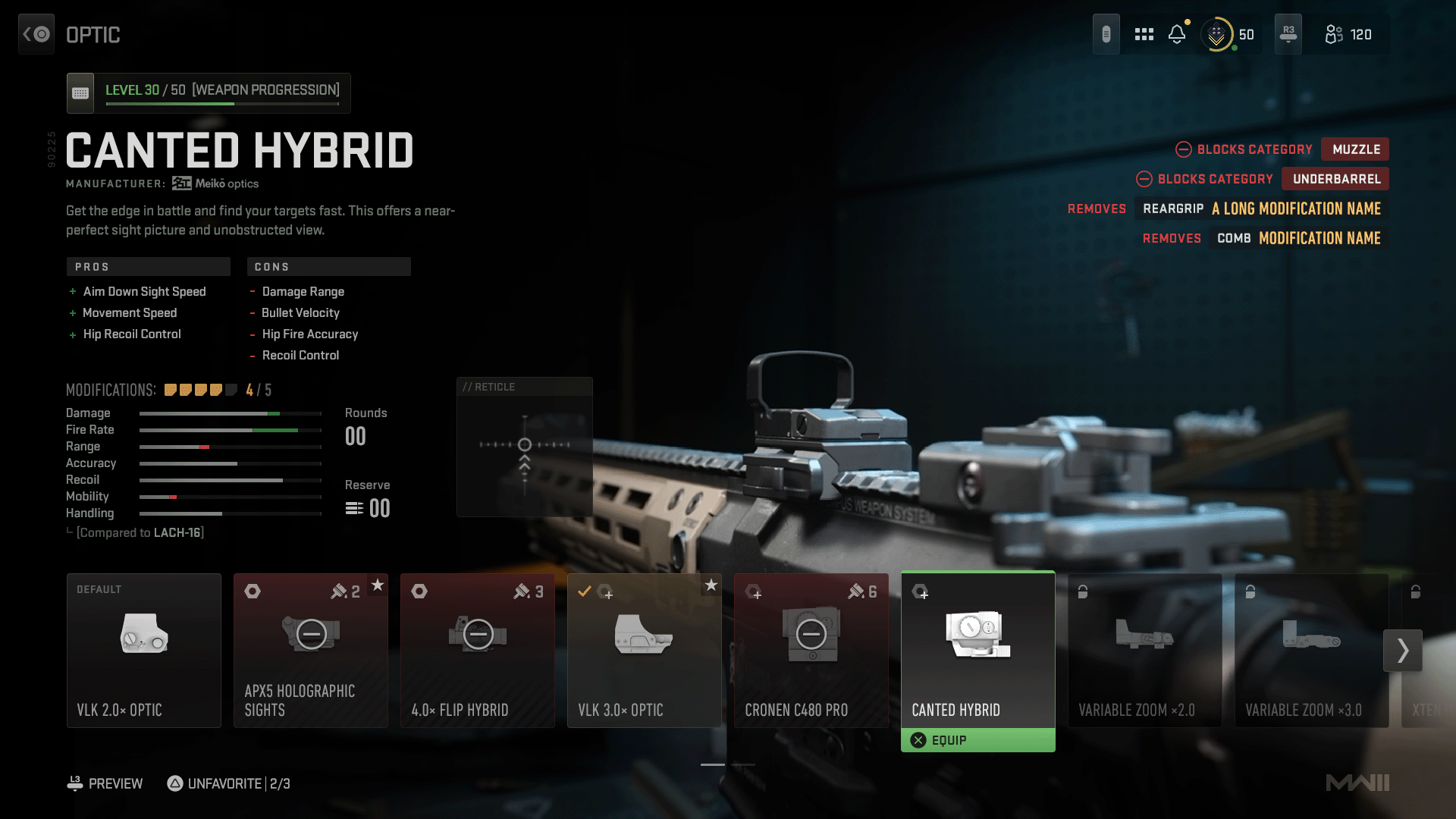This screenshot has width=1456, height=819.
Task: Select the locked Variable Zoom x3.0 card
Action: click(1312, 650)
